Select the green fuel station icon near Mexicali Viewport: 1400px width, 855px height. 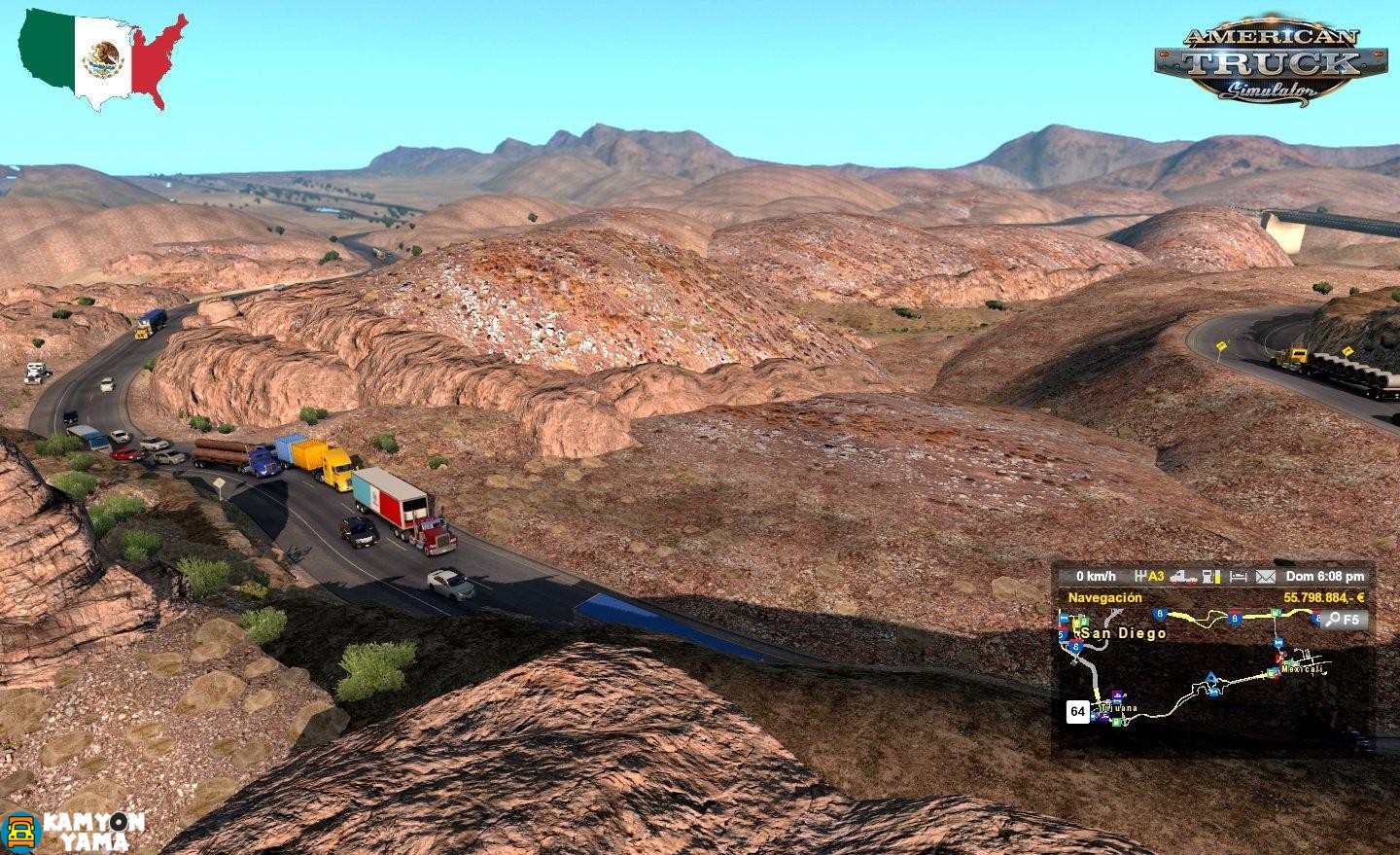pos(1272,673)
